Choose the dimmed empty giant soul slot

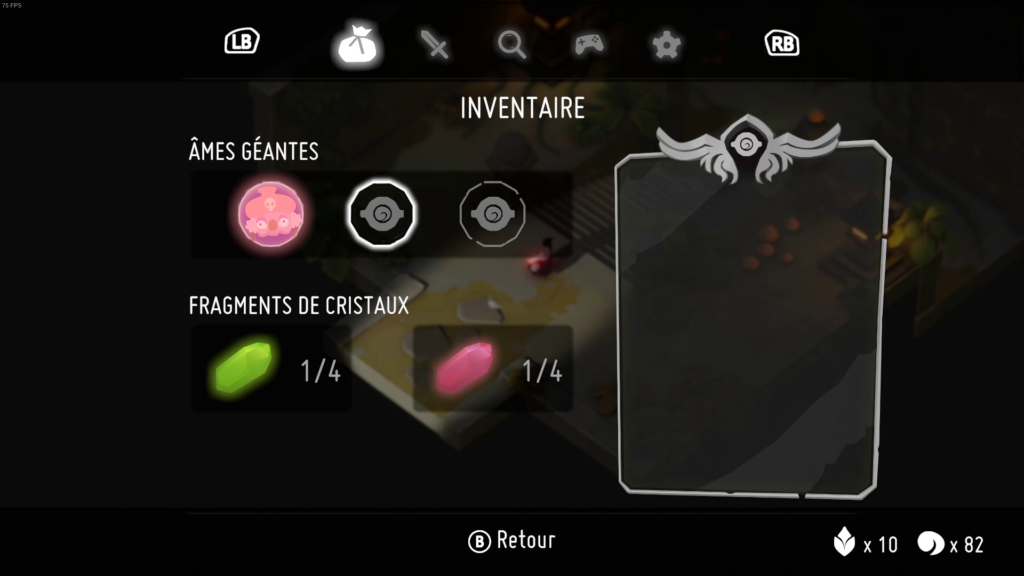coord(492,213)
